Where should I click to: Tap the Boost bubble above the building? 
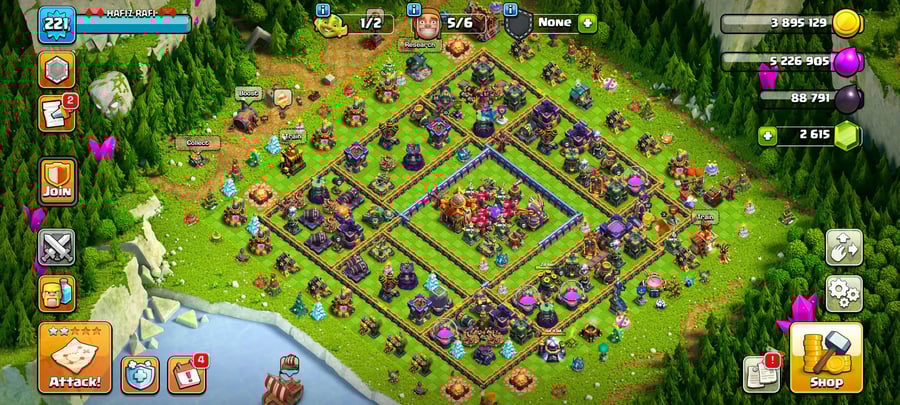click(x=247, y=93)
